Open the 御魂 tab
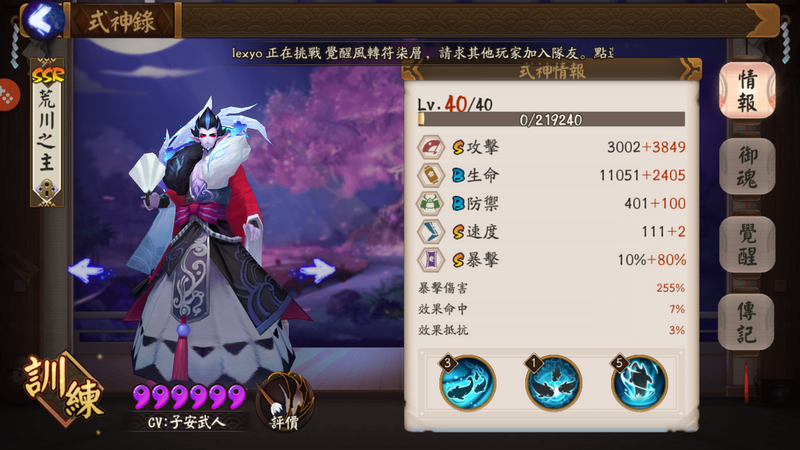The height and width of the screenshot is (450, 800). [746, 167]
